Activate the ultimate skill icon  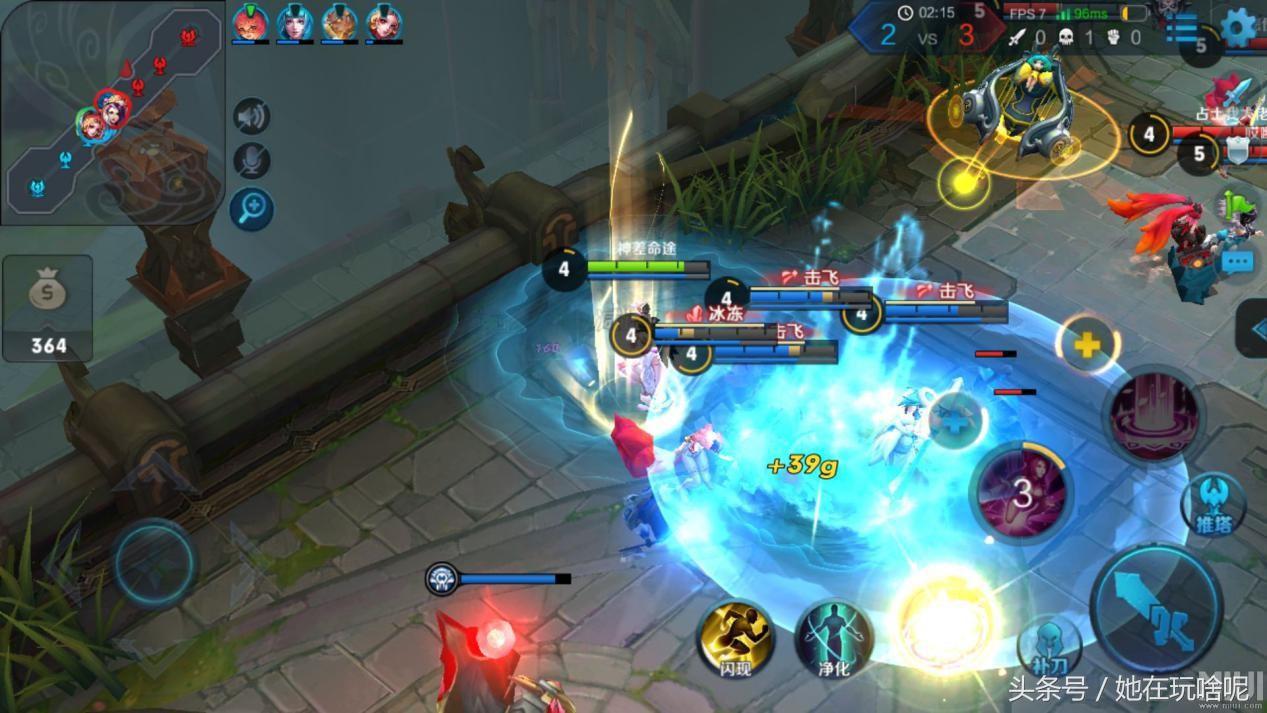1153,415
